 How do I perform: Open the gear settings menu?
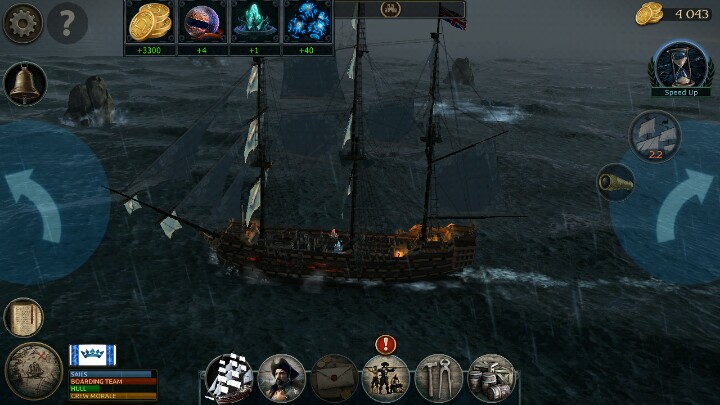(x=22, y=22)
